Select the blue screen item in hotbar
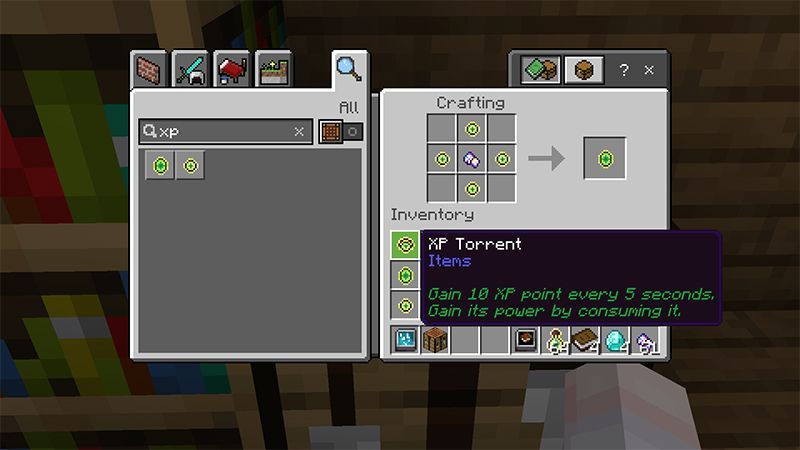Viewport: 800px width, 450px height. coord(405,340)
